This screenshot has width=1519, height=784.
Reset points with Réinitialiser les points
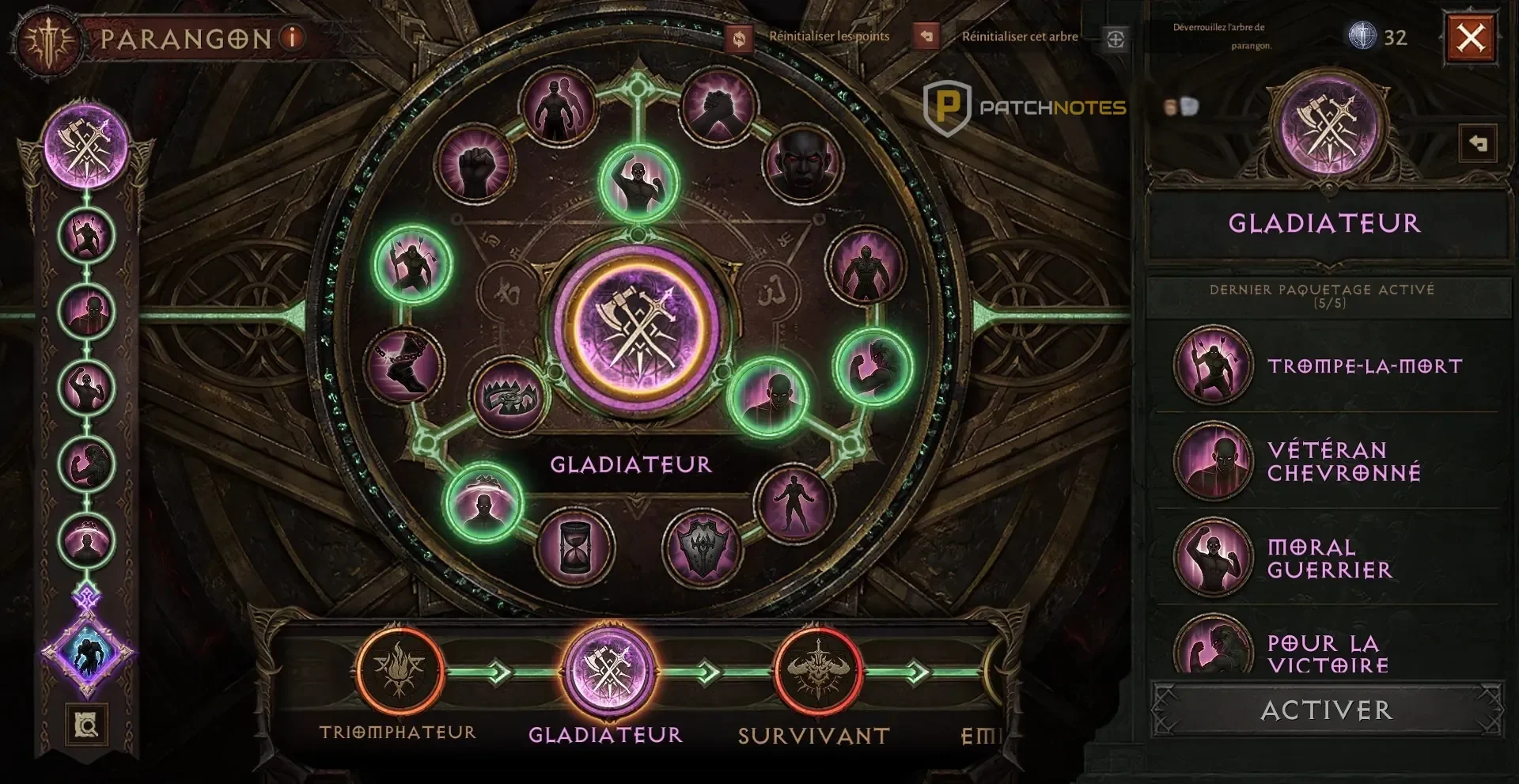click(739, 38)
